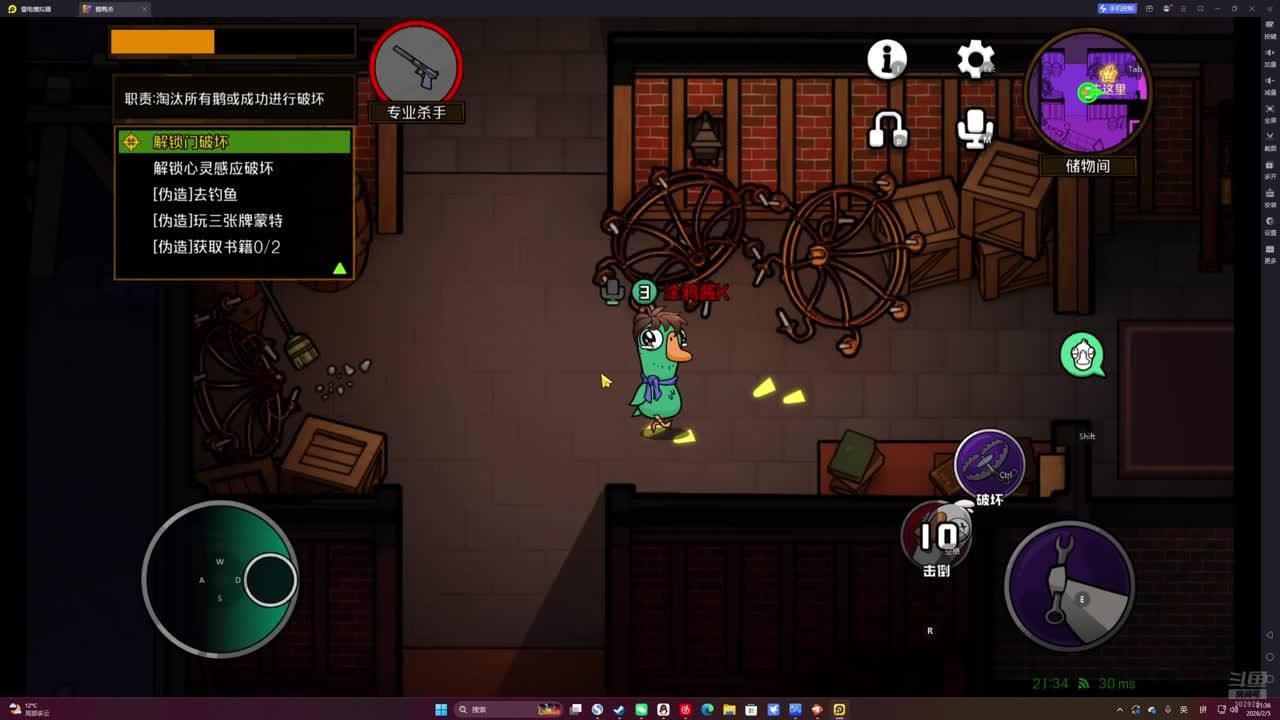This screenshot has height=720, width=1280.
Task: Click the virtual movement joystick
Action: click(x=220, y=579)
